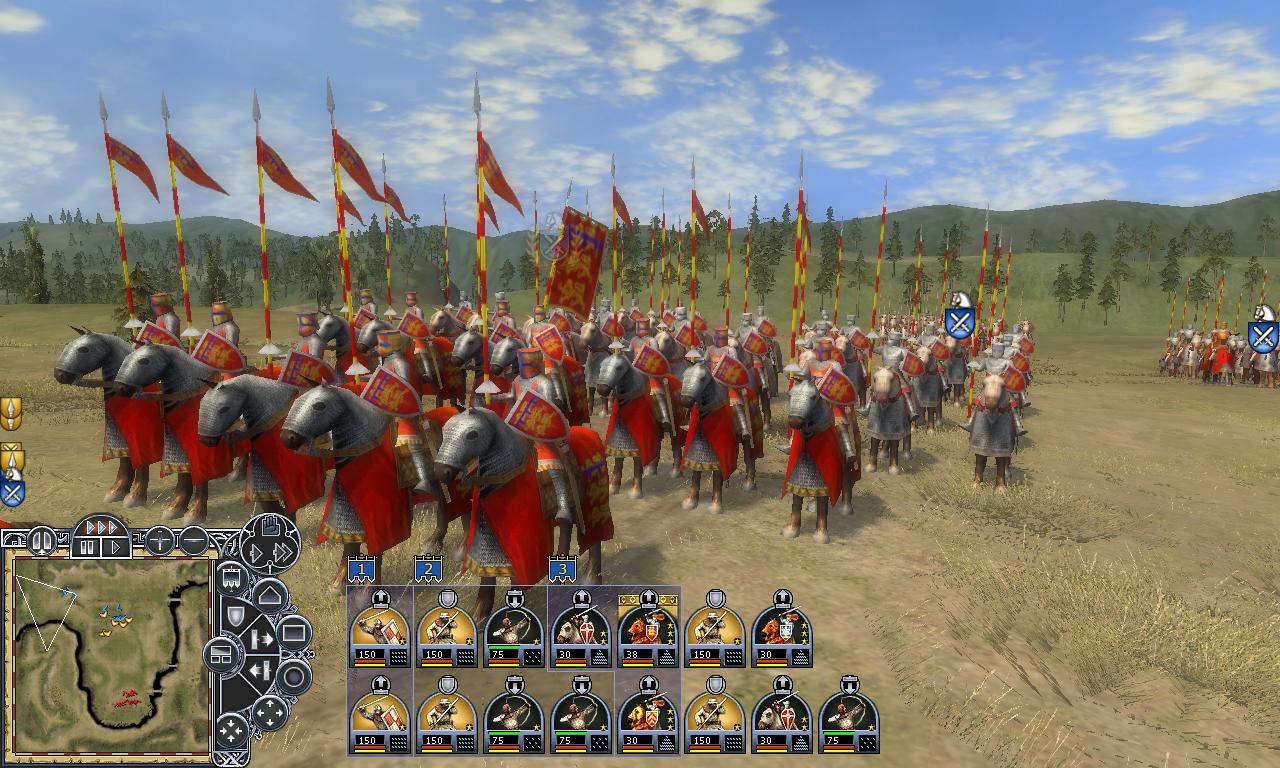This screenshot has height=768, width=1280.
Task: Select the red horse knight card with blue-white shield
Action: [x=782, y=630]
